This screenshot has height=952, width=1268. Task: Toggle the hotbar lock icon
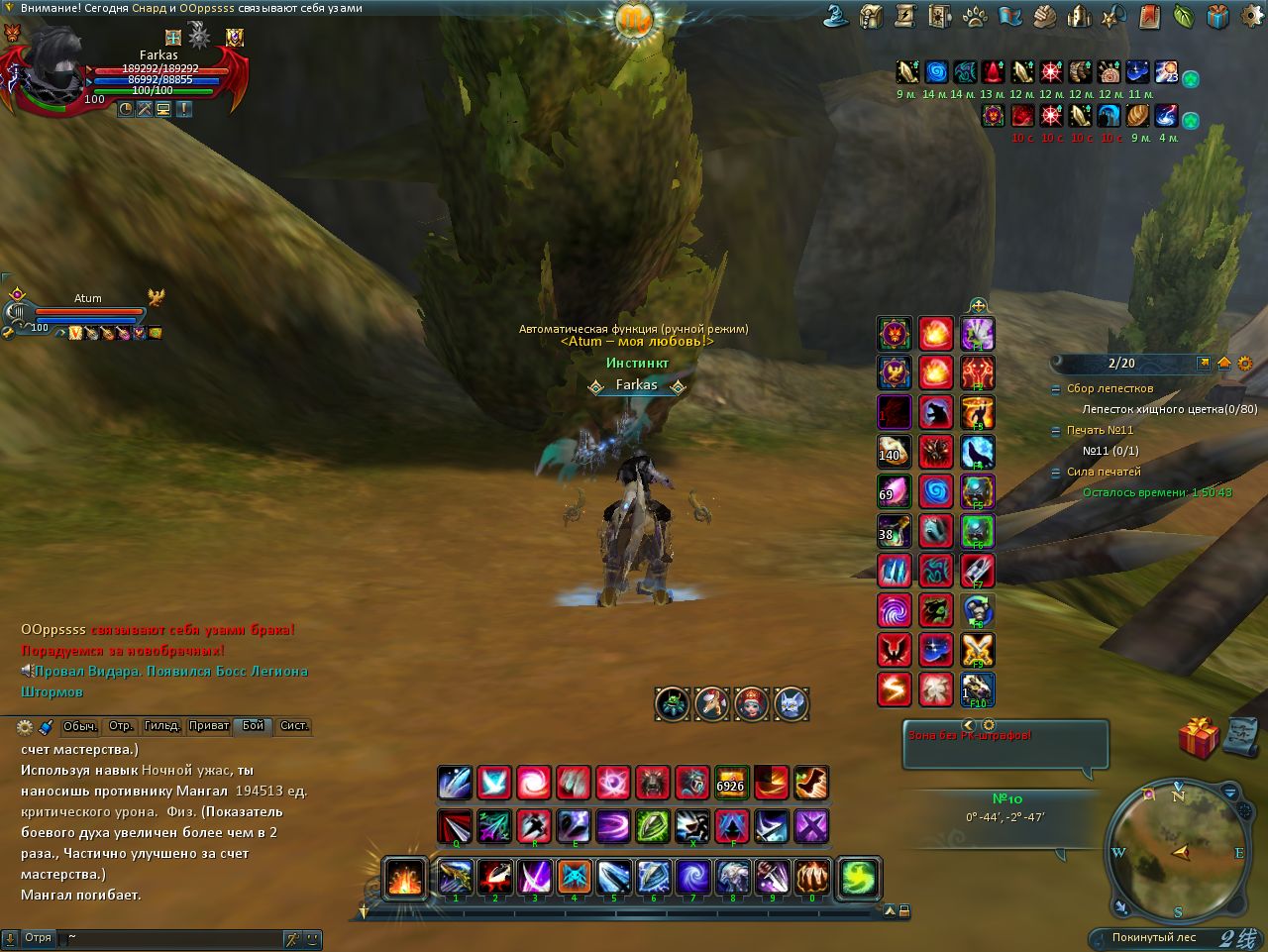pos(904,911)
